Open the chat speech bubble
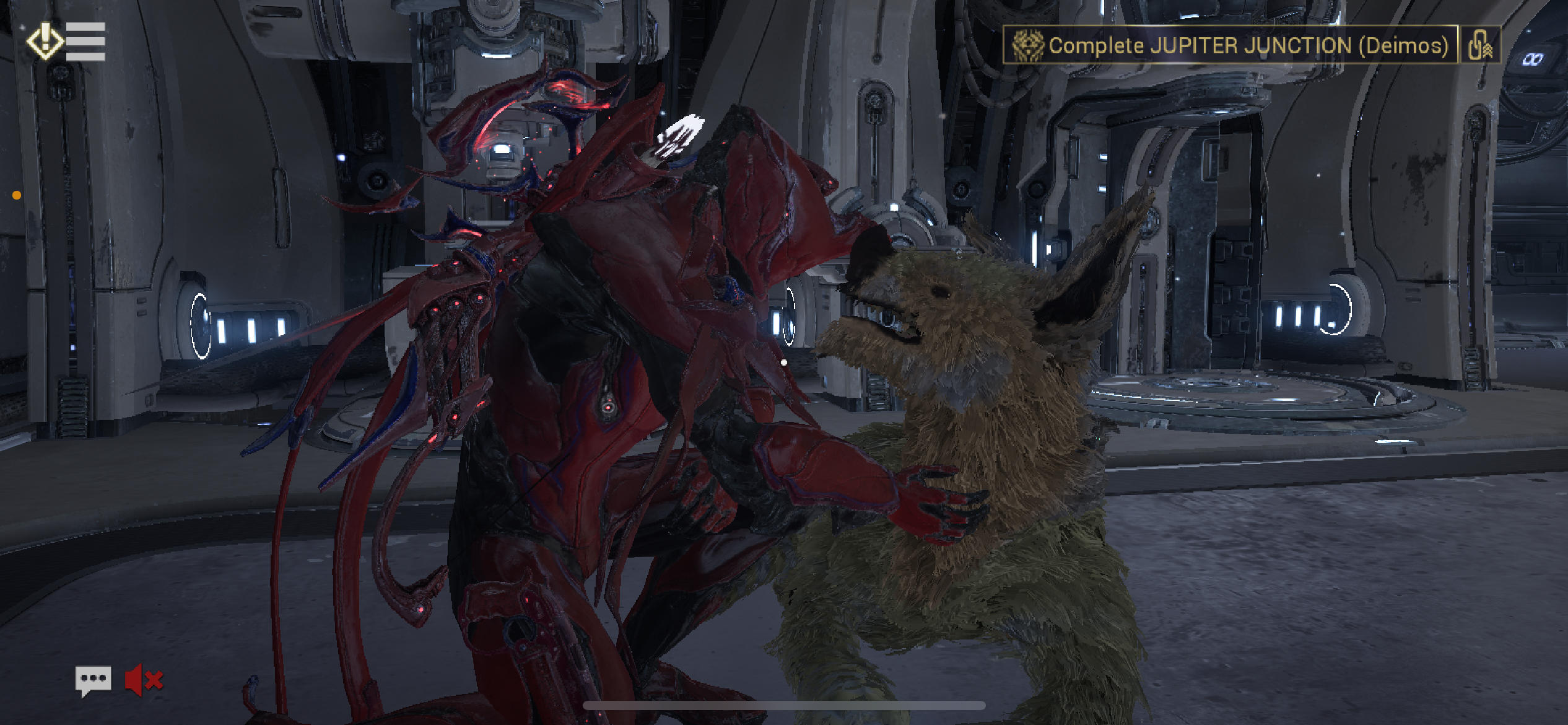Image resolution: width=1568 pixels, height=725 pixels. (x=93, y=680)
